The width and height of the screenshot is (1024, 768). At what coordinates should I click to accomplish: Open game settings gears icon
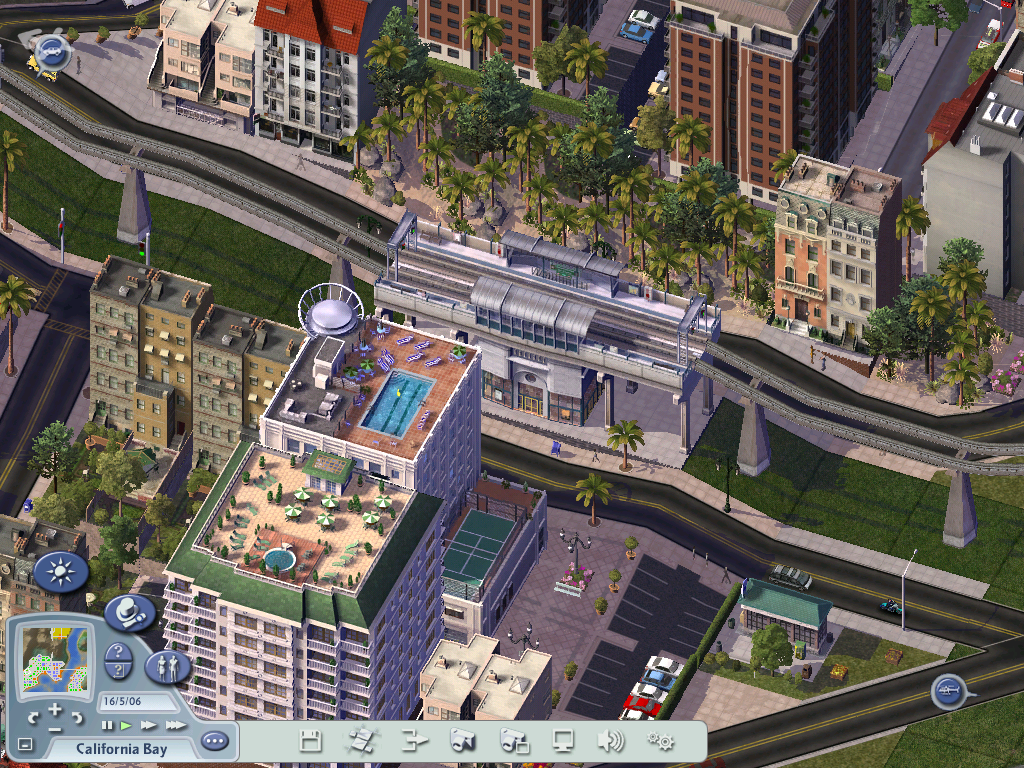pyautogui.click(x=660, y=741)
